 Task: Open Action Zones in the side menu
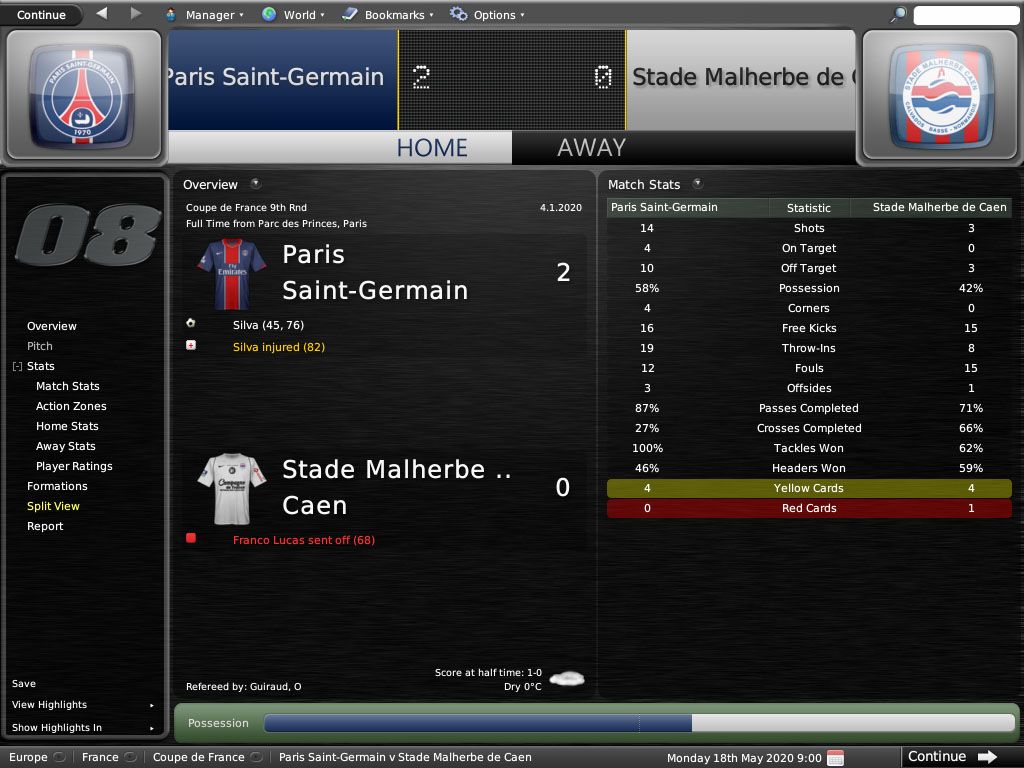pyautogui.click(x=71, y=406)
